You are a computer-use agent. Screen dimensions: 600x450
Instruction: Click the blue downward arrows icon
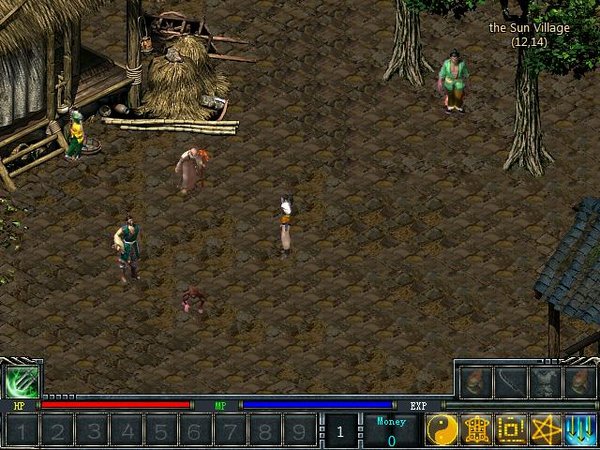[580, 429]
